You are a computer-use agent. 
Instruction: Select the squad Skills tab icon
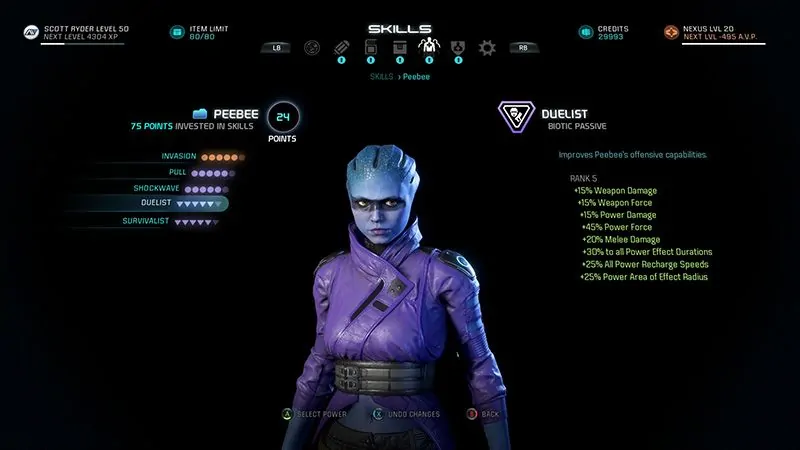(x=428, y=47)
